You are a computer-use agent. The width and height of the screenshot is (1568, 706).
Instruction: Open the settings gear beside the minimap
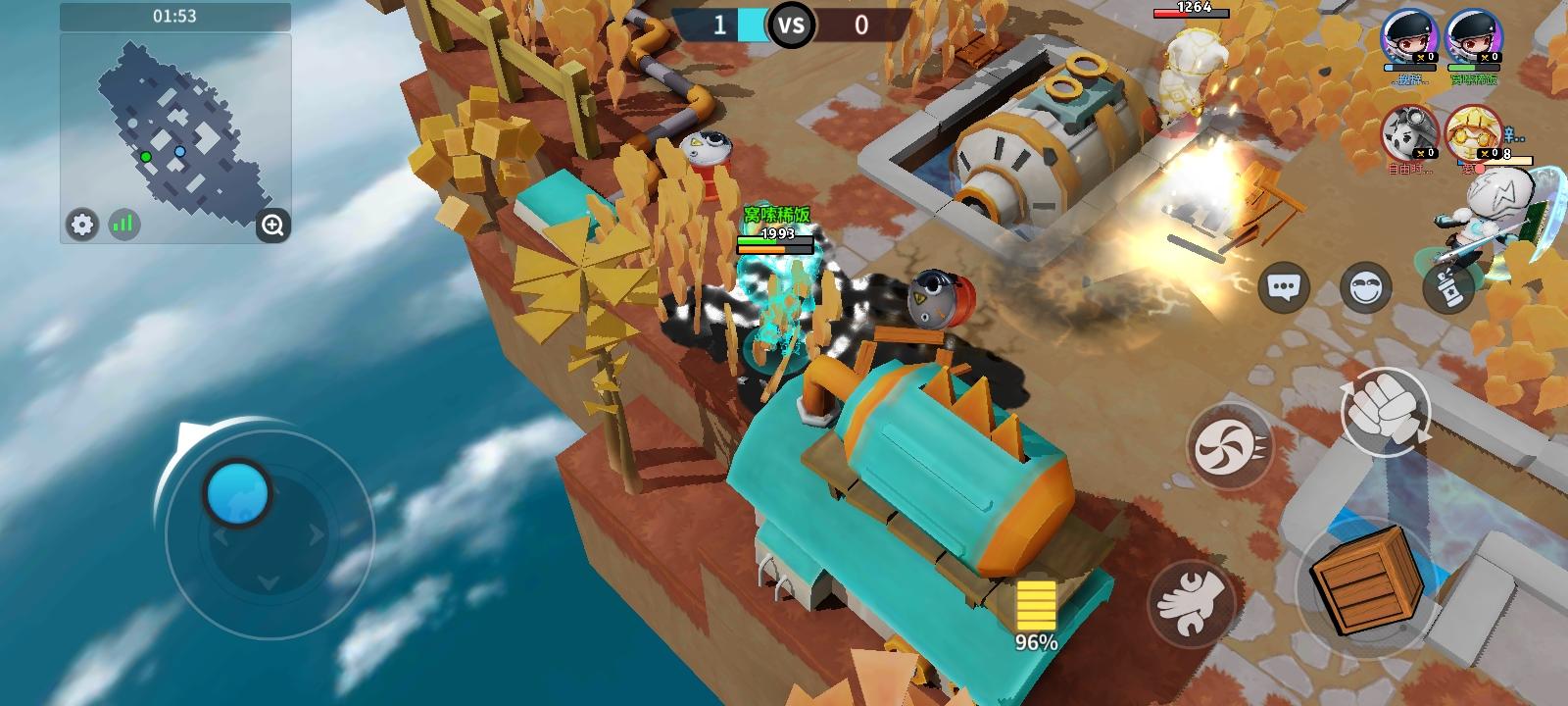tap(82, 225)
